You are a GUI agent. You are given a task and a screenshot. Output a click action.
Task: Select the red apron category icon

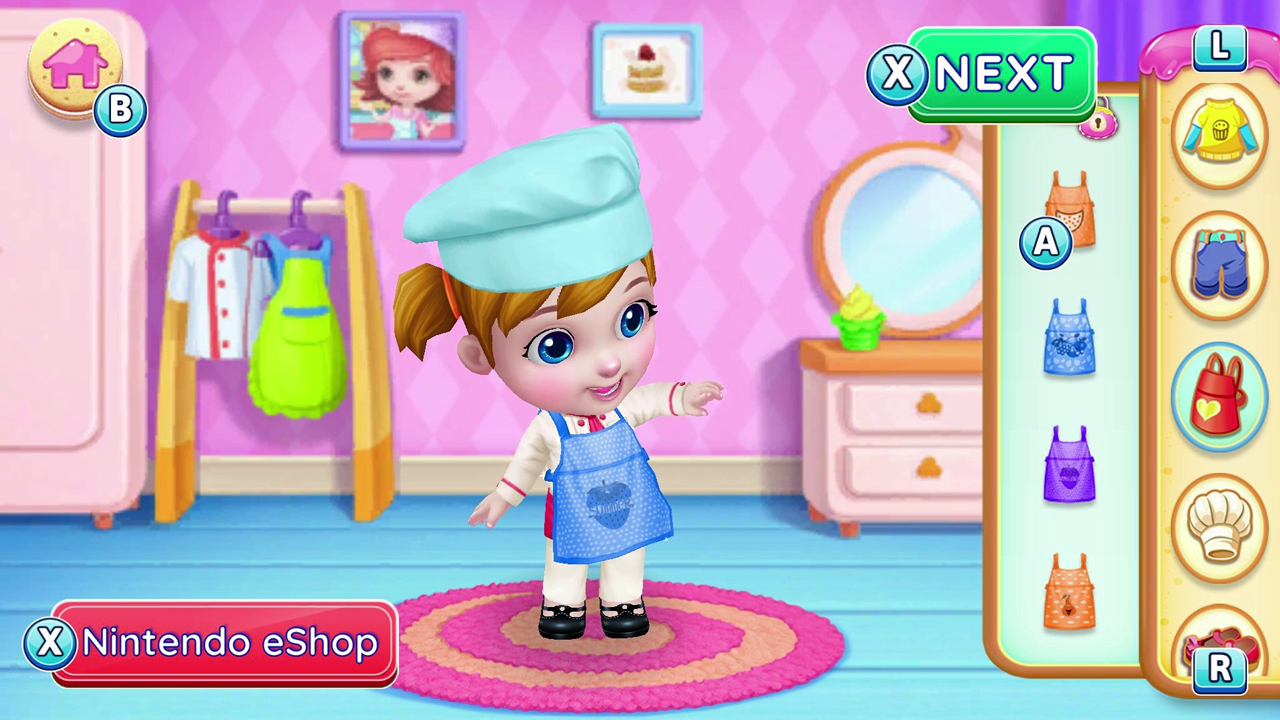click(x=1219, y=395)
